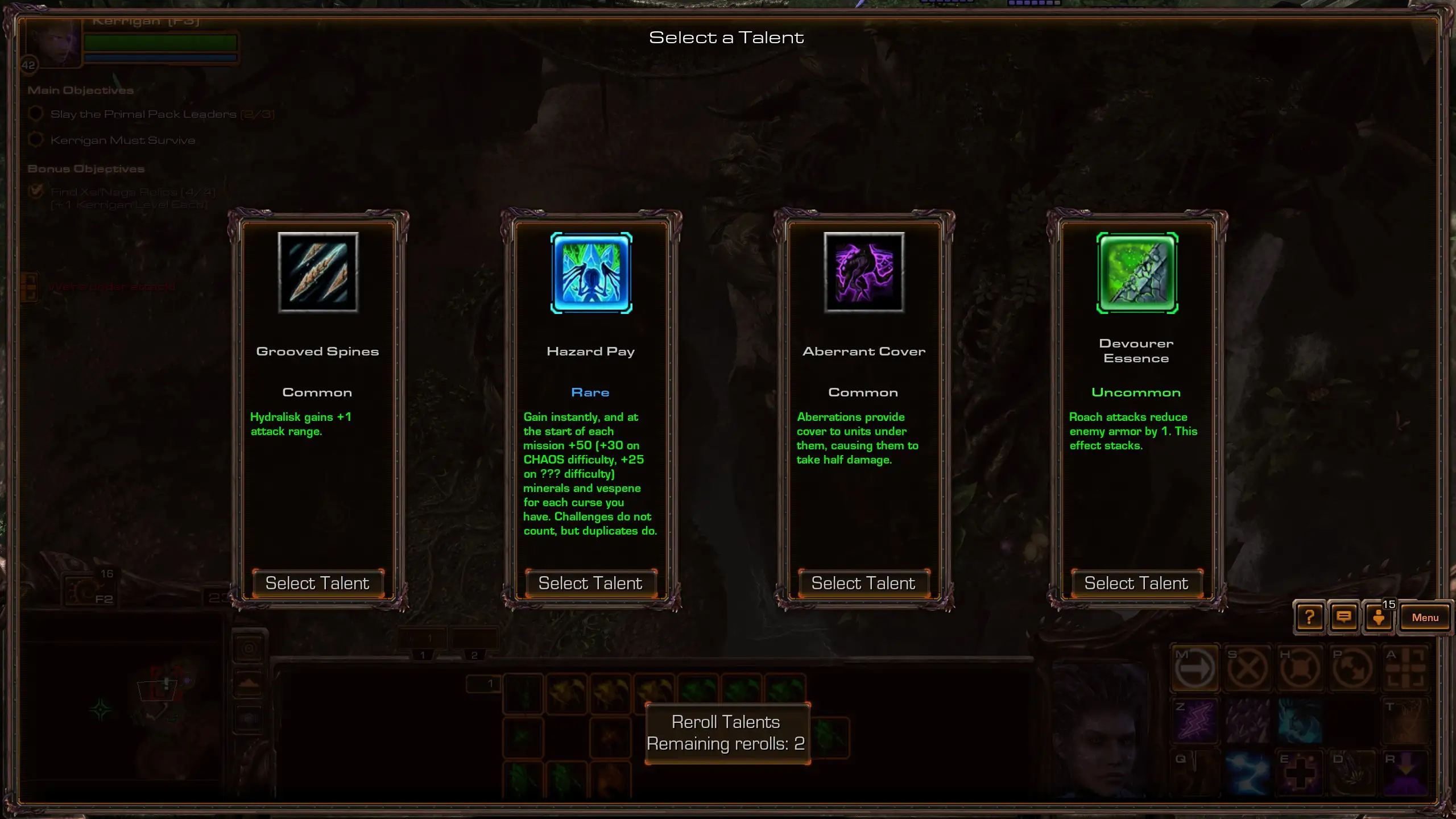Click the blue Hazard Pay icon
The width and height of the screenshot is (1456, 819).
591,272
